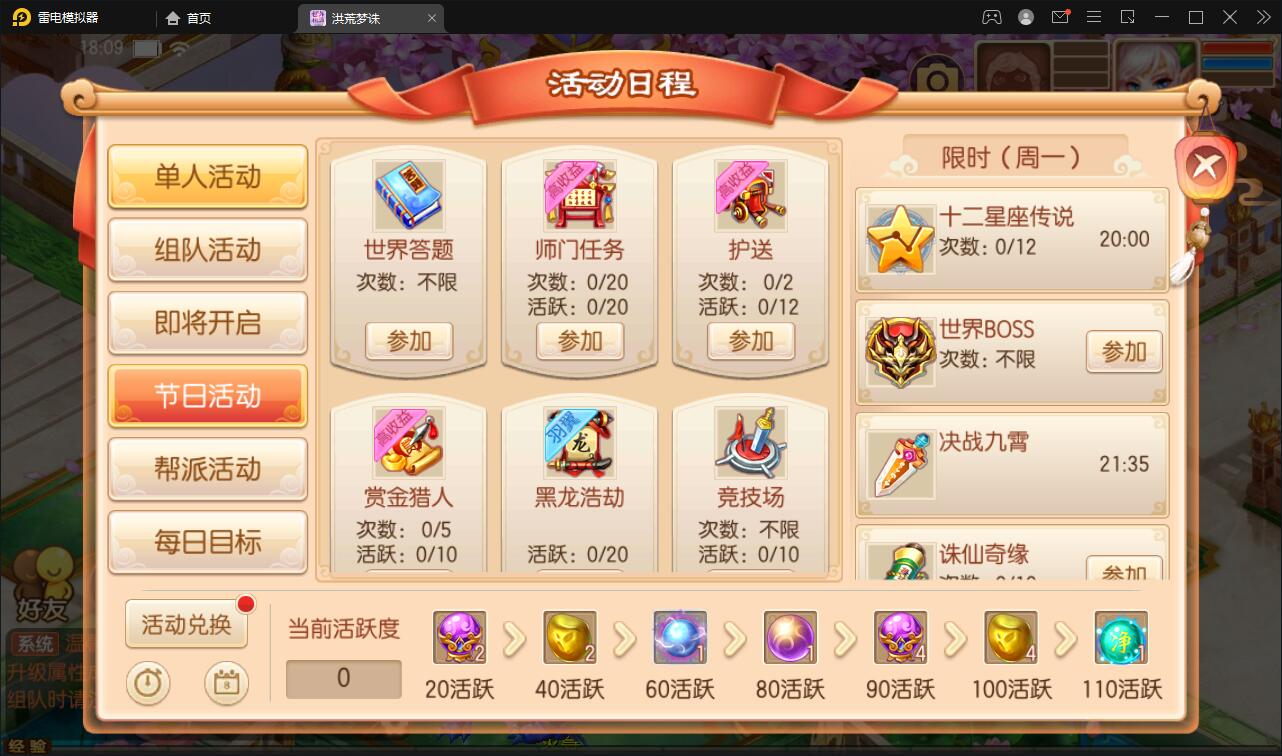This screenshot has width=1282, height=756.
Task: Open 活动兑换 exchange panel
Action: pyautogui.click(x=186, y=622)
